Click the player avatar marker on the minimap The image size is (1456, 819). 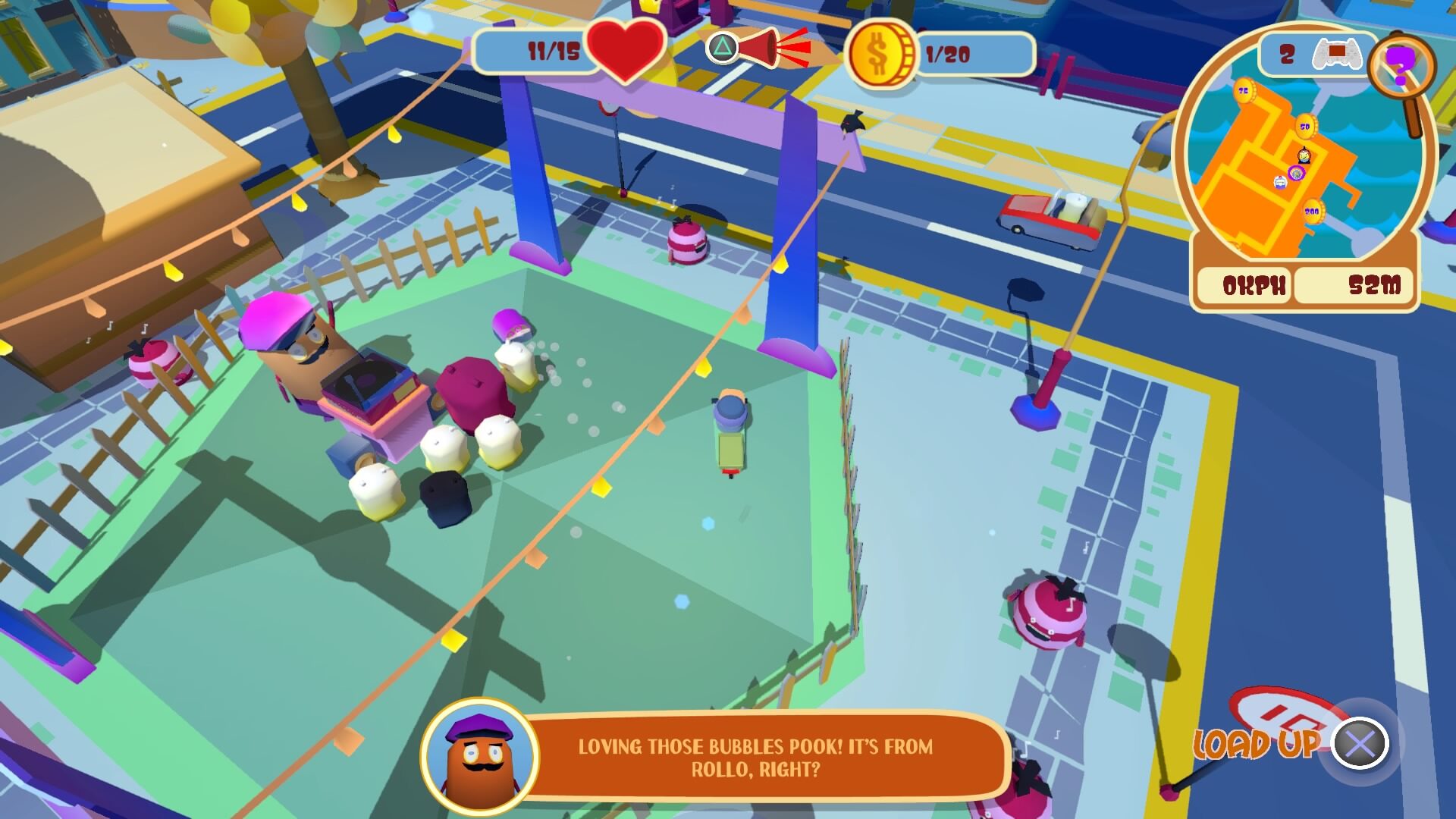click(x=1304, y=157)
